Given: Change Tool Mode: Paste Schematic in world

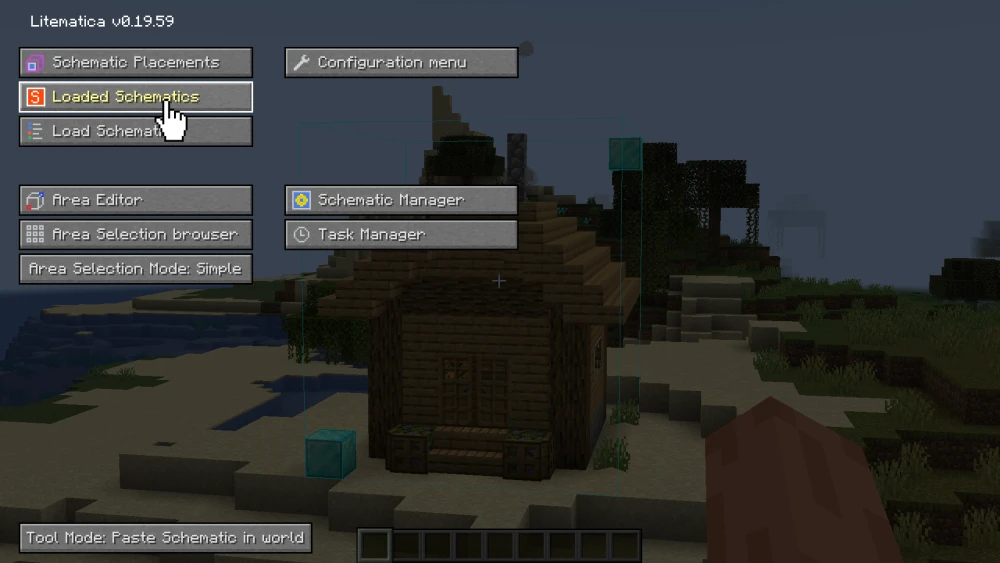Looking at the screenshot, I should 165,537.
